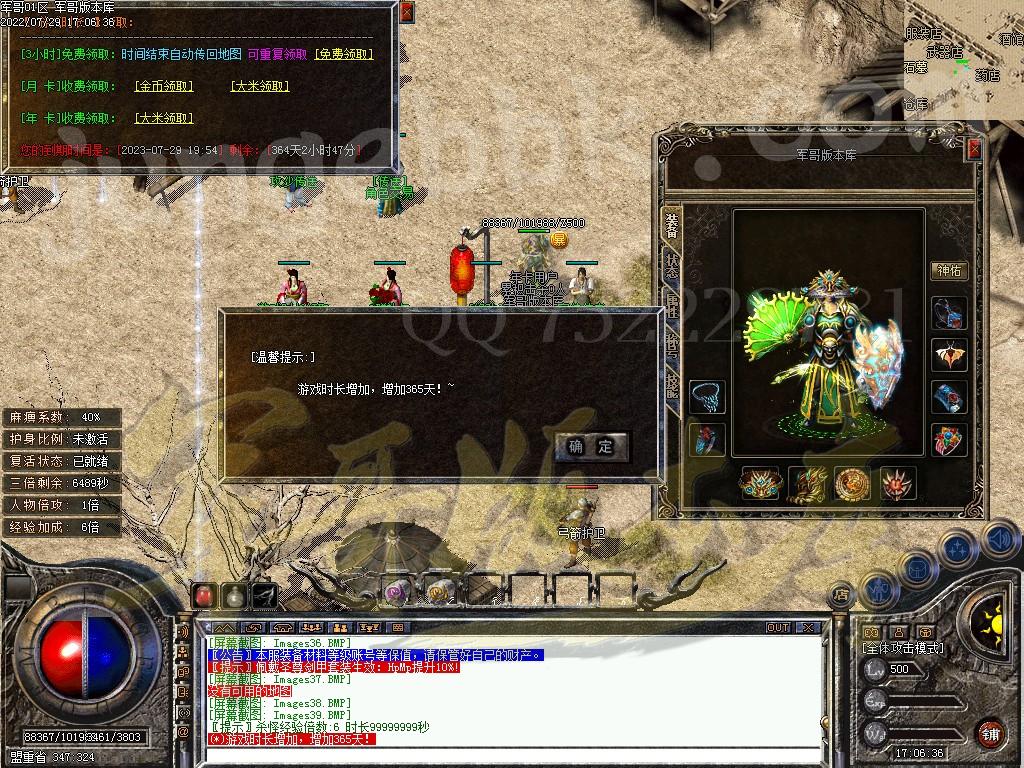Viewport: 1024px width, 768px height.
Task: Select the equipped helmet slot with wings
Action: [x=949, y=354]
